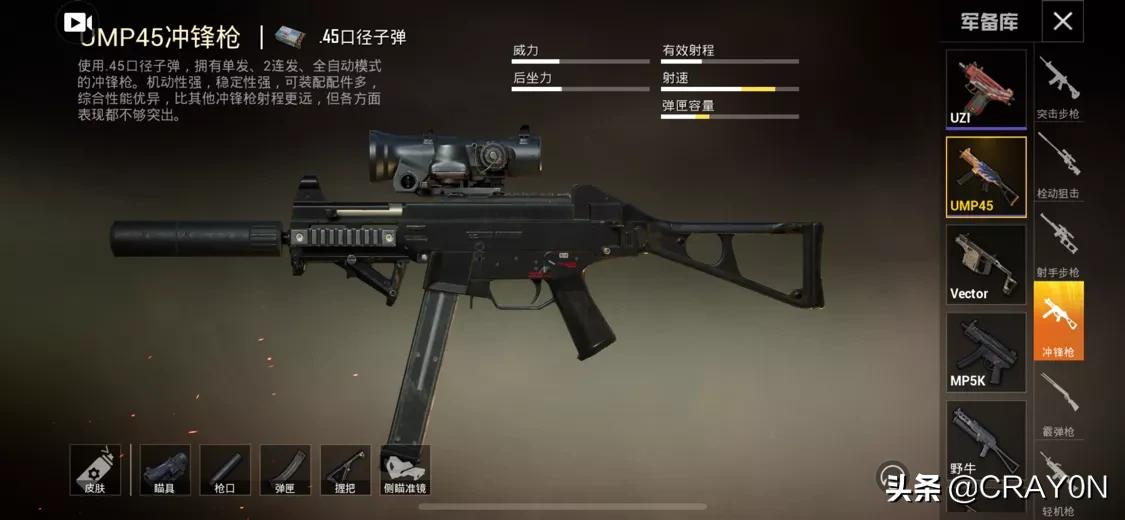Select the 瞄具 scope attachment slot
This screenshot has width=1125, height=520.
coord(165,470)
